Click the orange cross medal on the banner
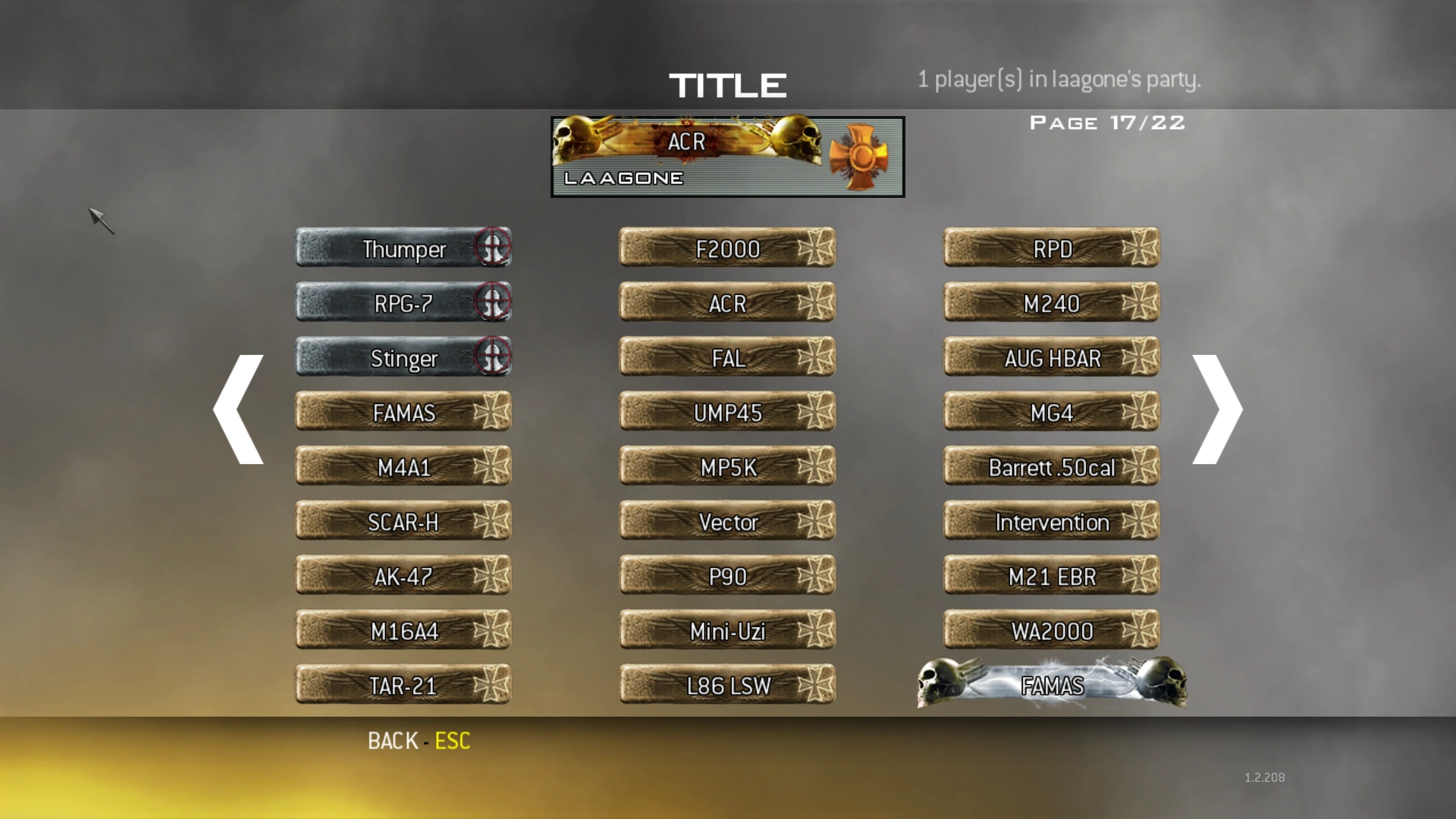Screen dimensions: 1456x819 864,155
